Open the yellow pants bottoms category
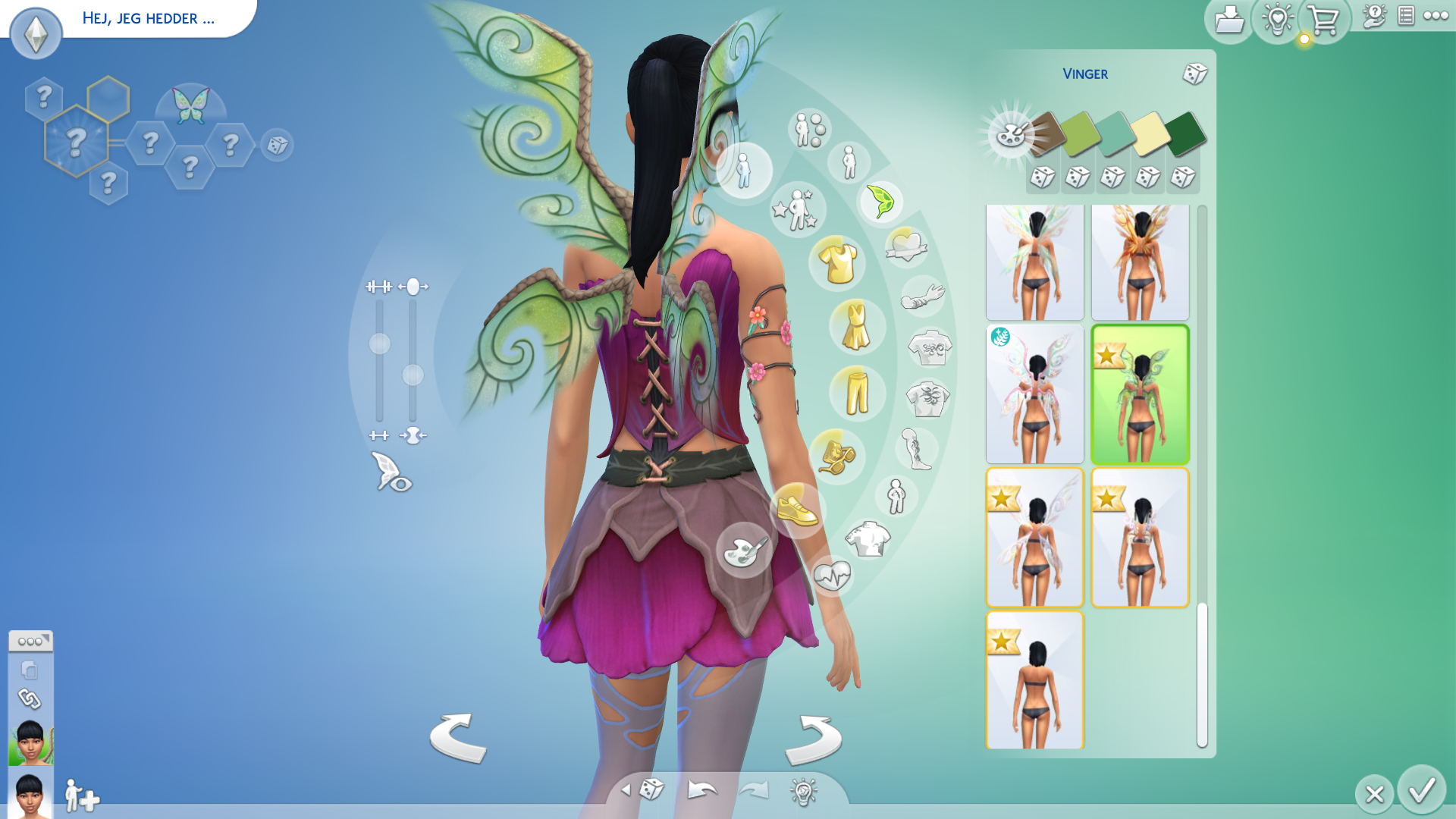Screen dimensions: 1456x819 (857, 392)
